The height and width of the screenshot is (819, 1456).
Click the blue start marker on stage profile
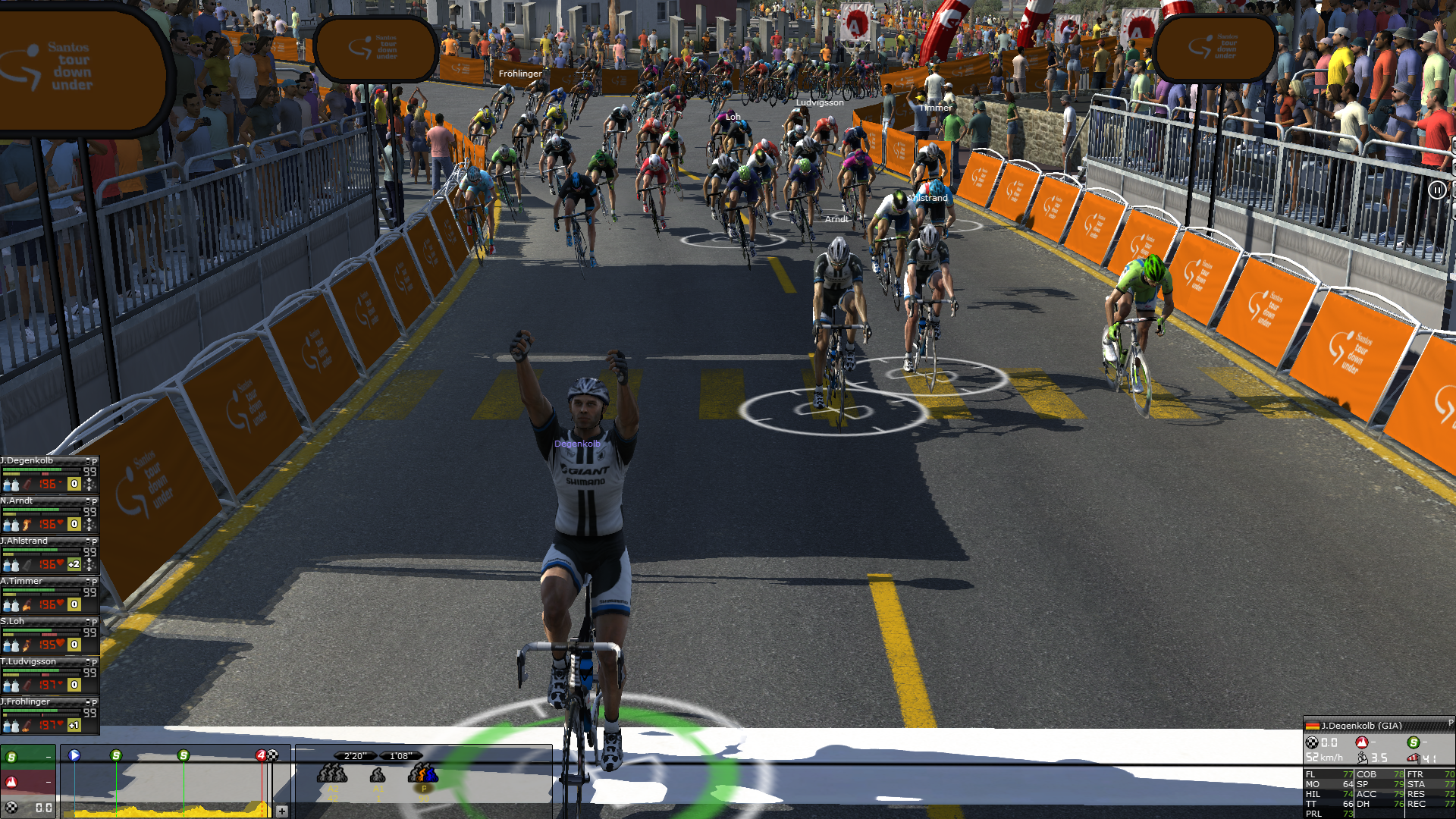click(74, 755)
